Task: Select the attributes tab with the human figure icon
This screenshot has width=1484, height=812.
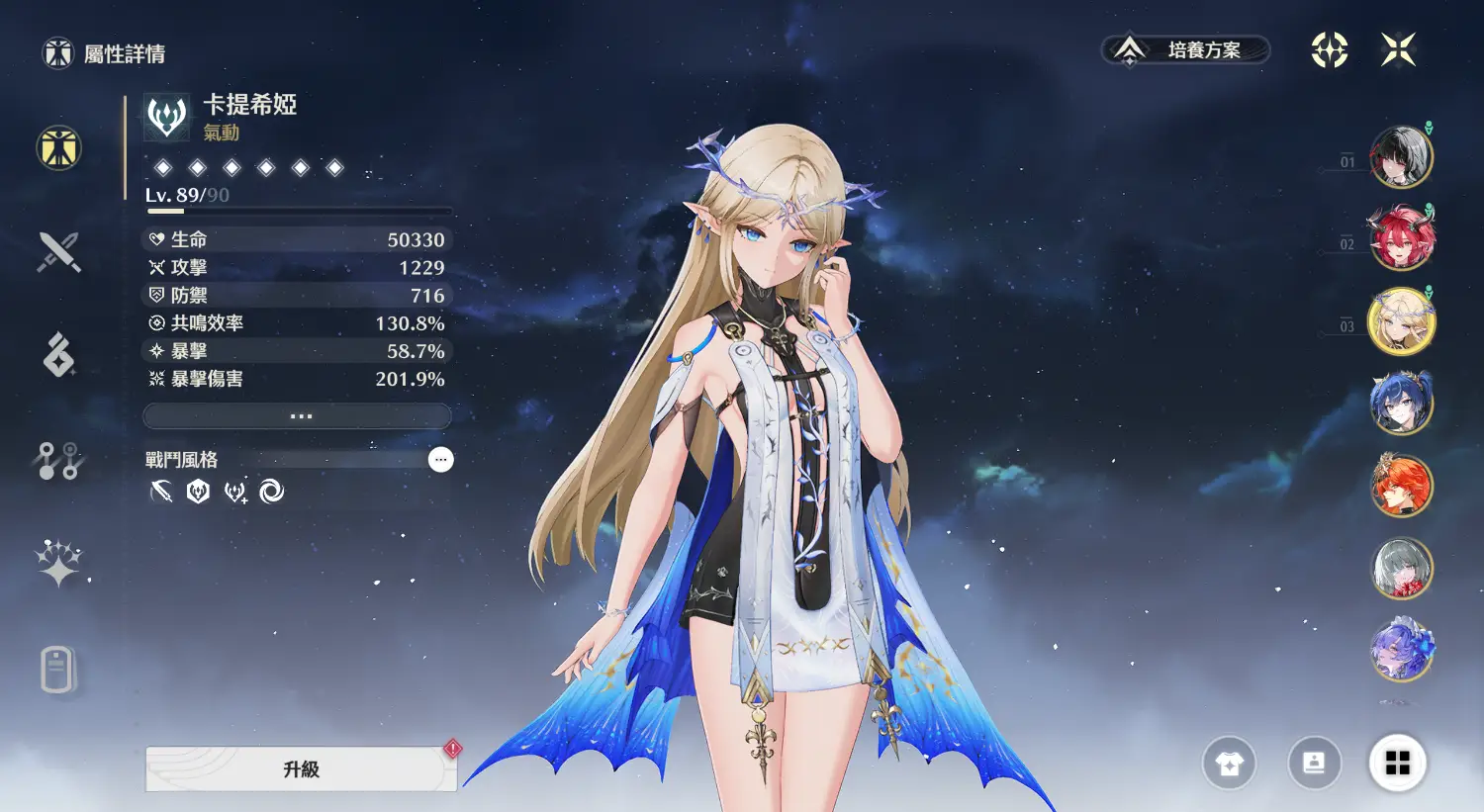Action: coord(58,148)
